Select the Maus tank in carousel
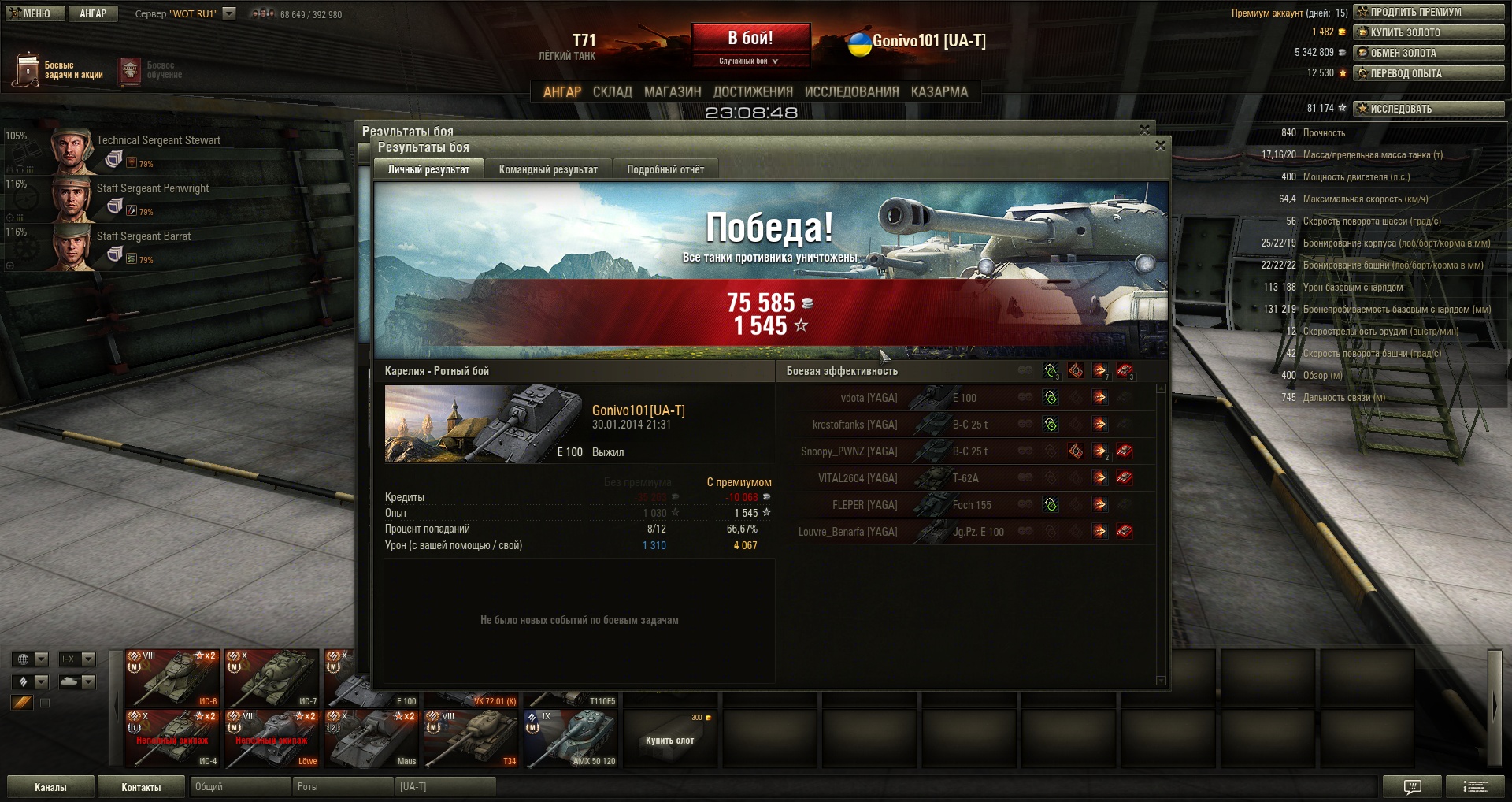Screen dimensions: 1512x802 372,739
